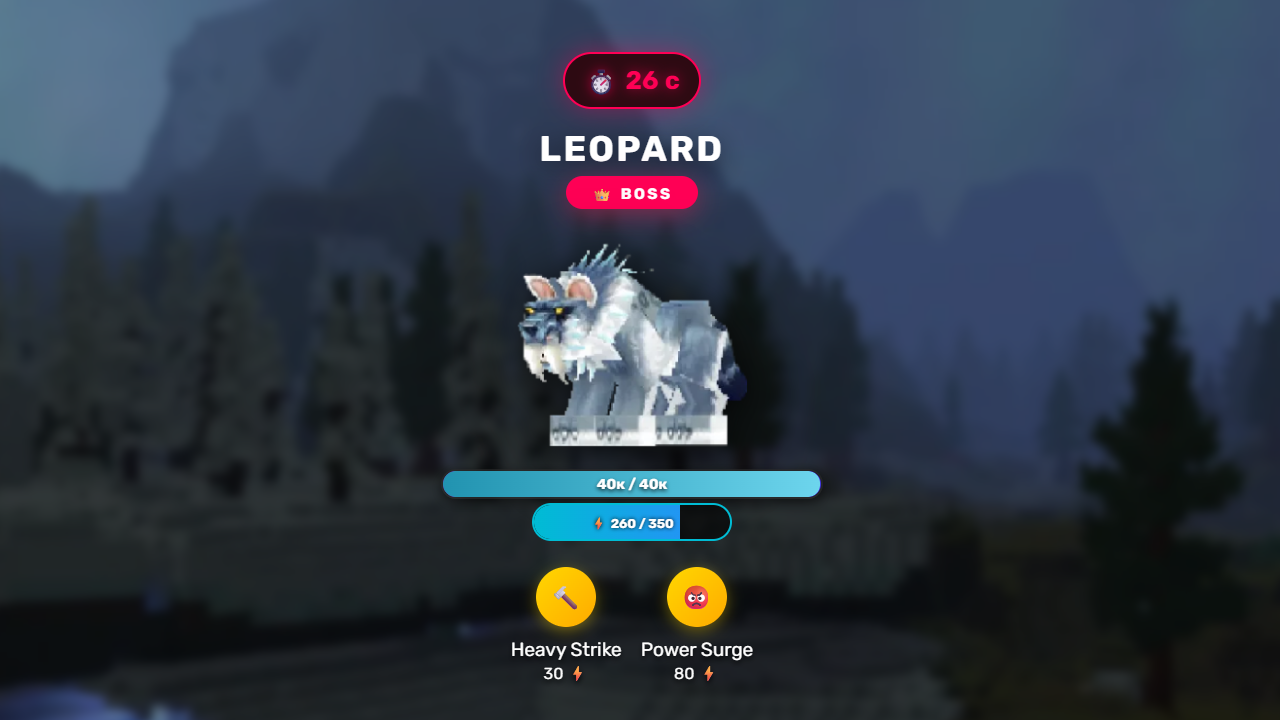Click the 26 c timer pill

pos(632,80)
